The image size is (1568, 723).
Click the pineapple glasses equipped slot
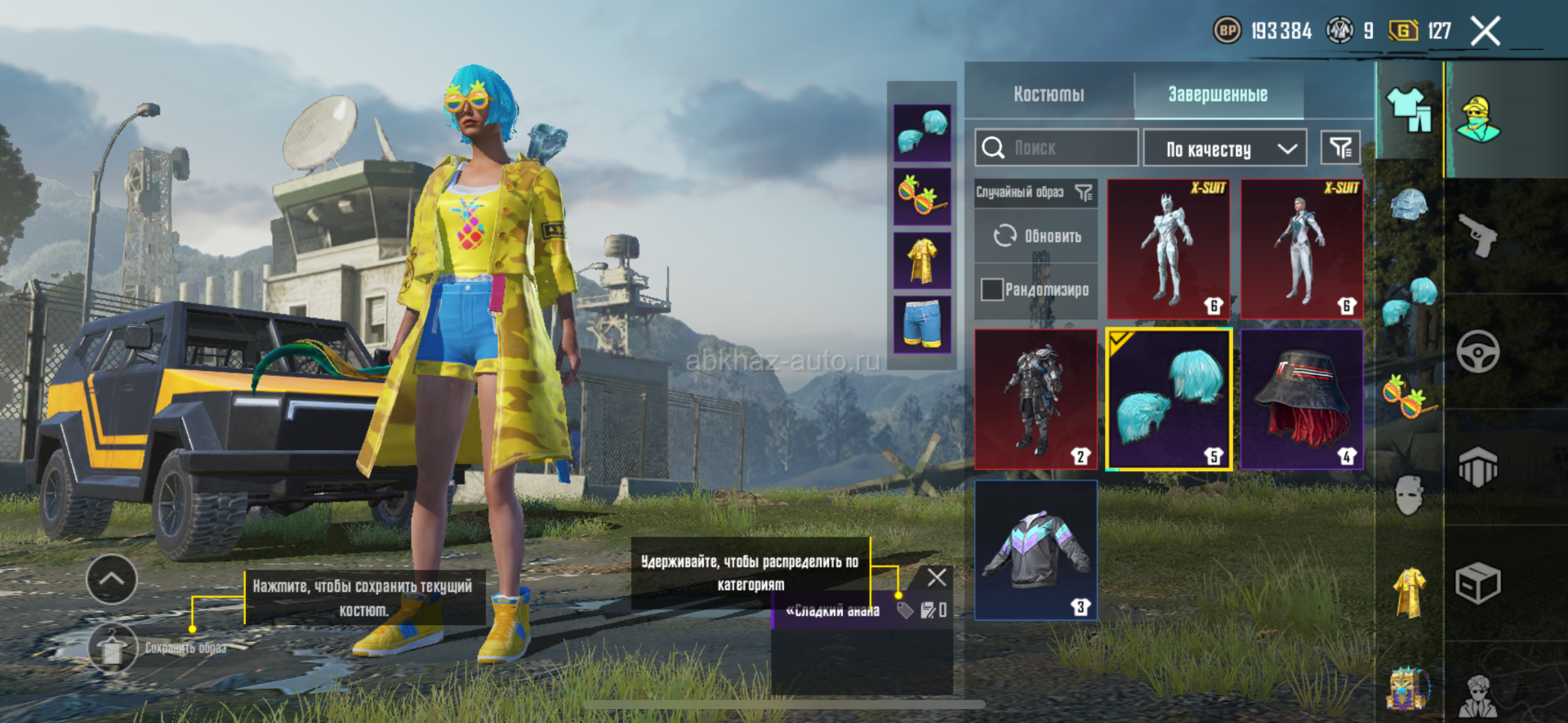pos(922,196)
